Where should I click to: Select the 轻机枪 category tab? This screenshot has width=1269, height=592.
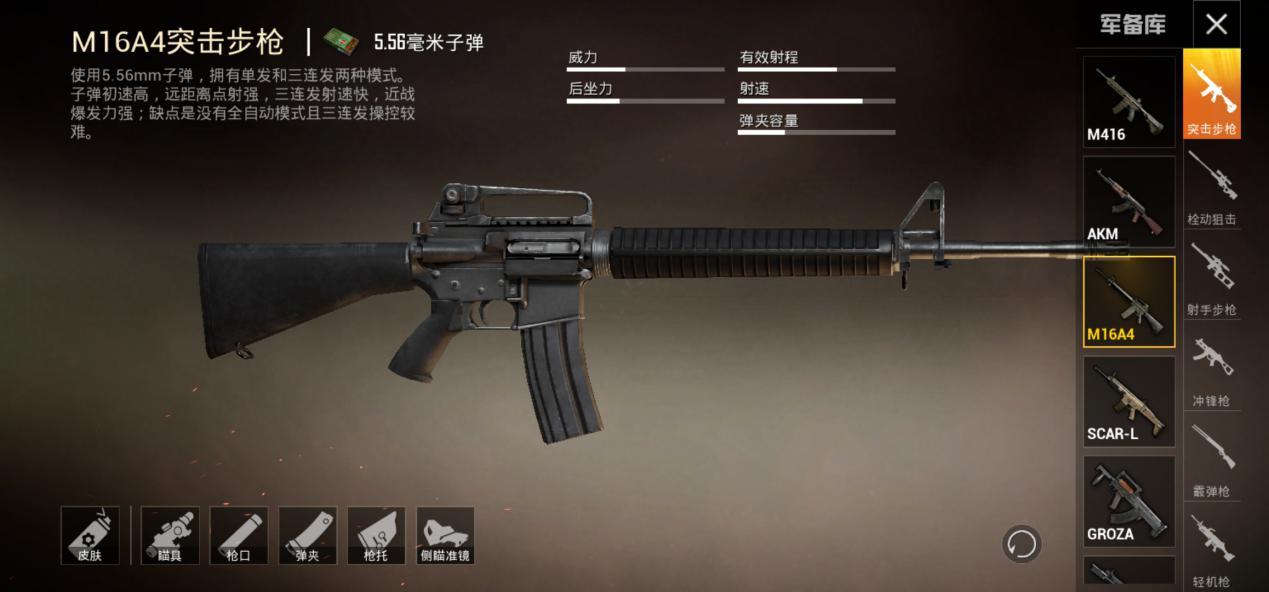[1212, 550]
